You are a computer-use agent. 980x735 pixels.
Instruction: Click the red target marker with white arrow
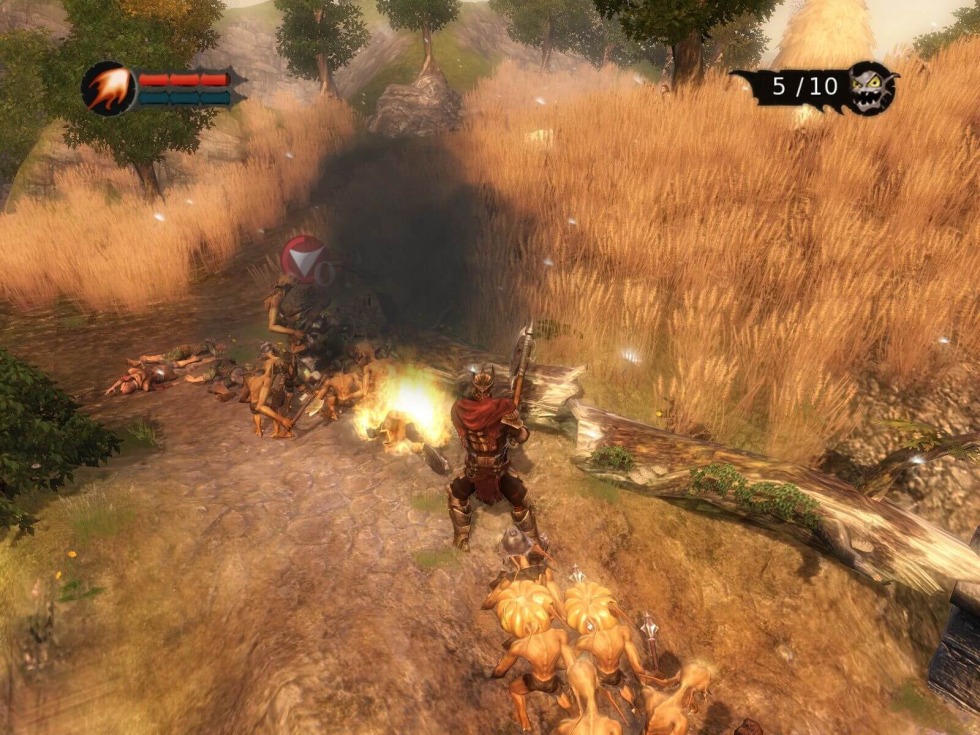click(x=304, y=260)
